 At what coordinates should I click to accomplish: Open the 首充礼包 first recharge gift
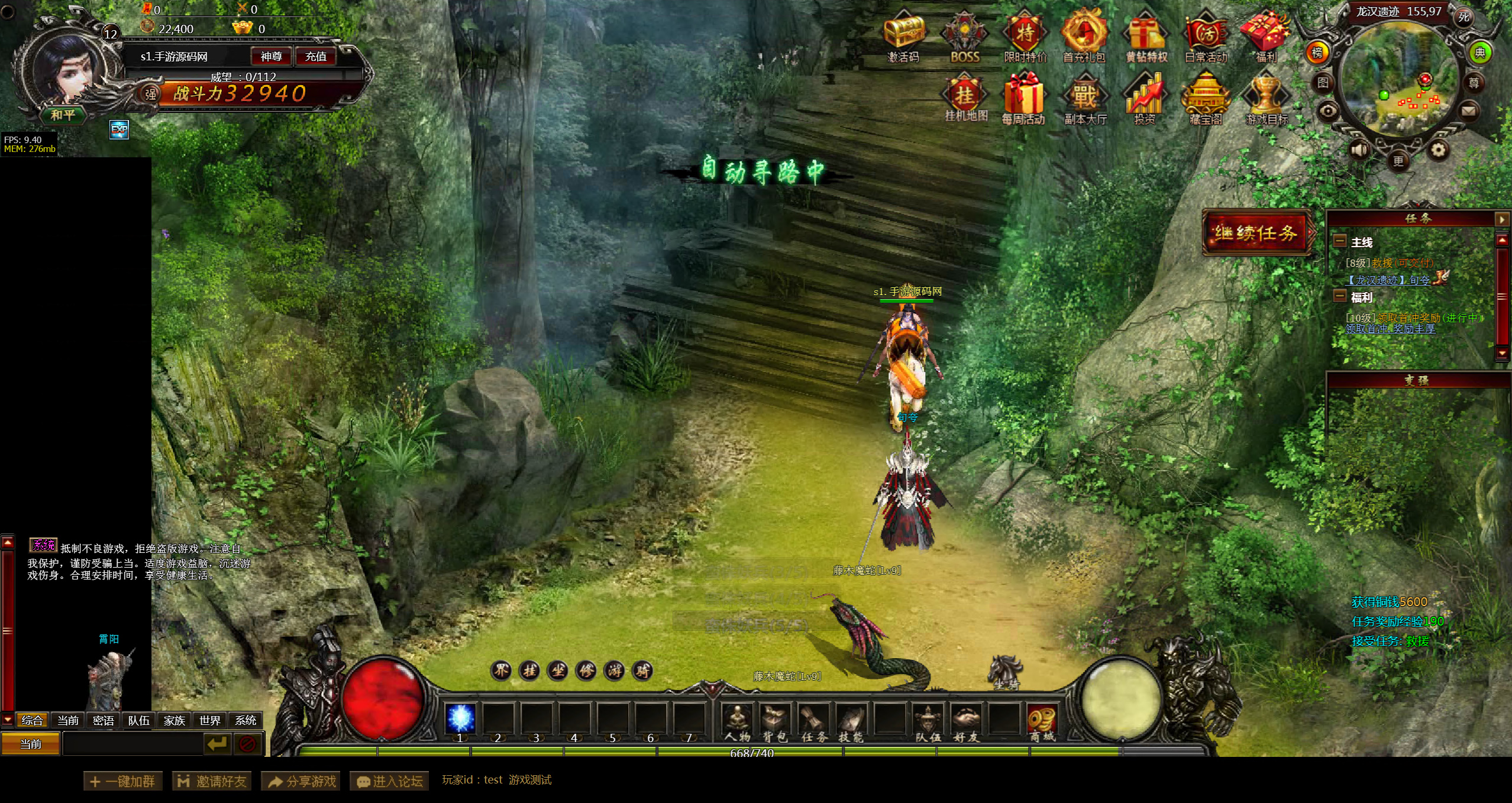(1084, 35)
